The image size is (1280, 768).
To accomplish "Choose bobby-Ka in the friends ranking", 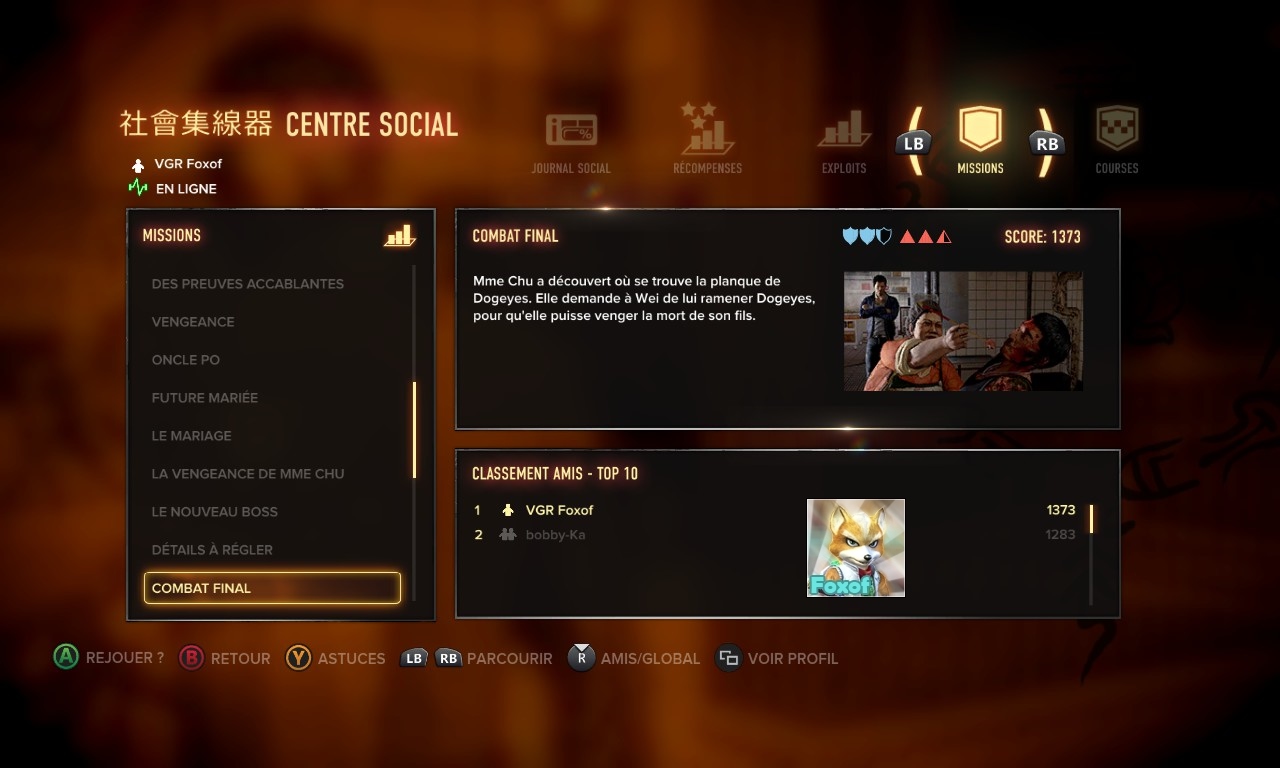I will click(x=555, y=535).
